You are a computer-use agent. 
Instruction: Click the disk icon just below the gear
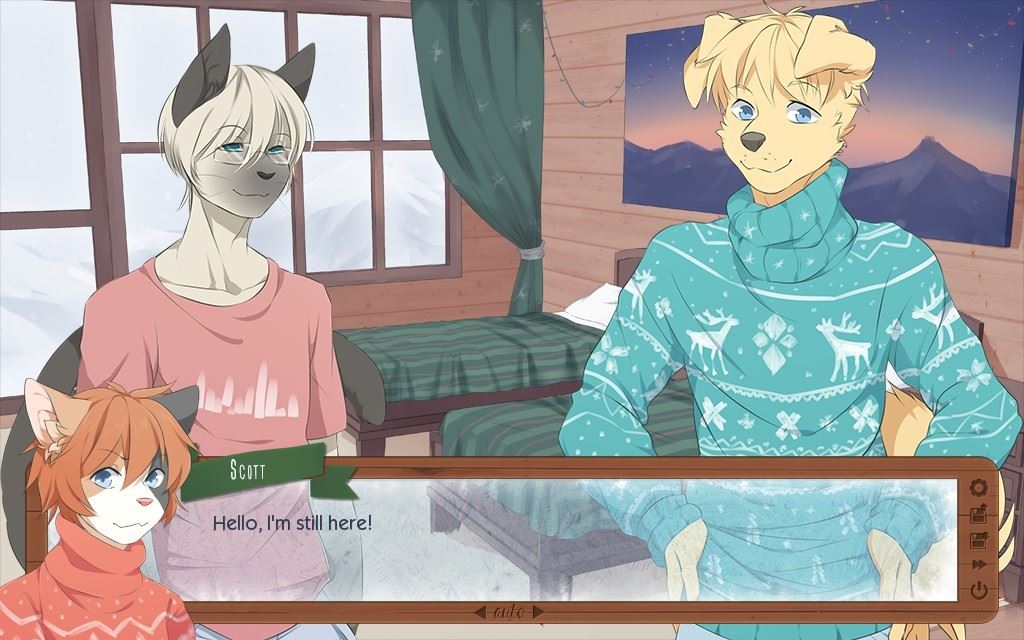point(978,515)
